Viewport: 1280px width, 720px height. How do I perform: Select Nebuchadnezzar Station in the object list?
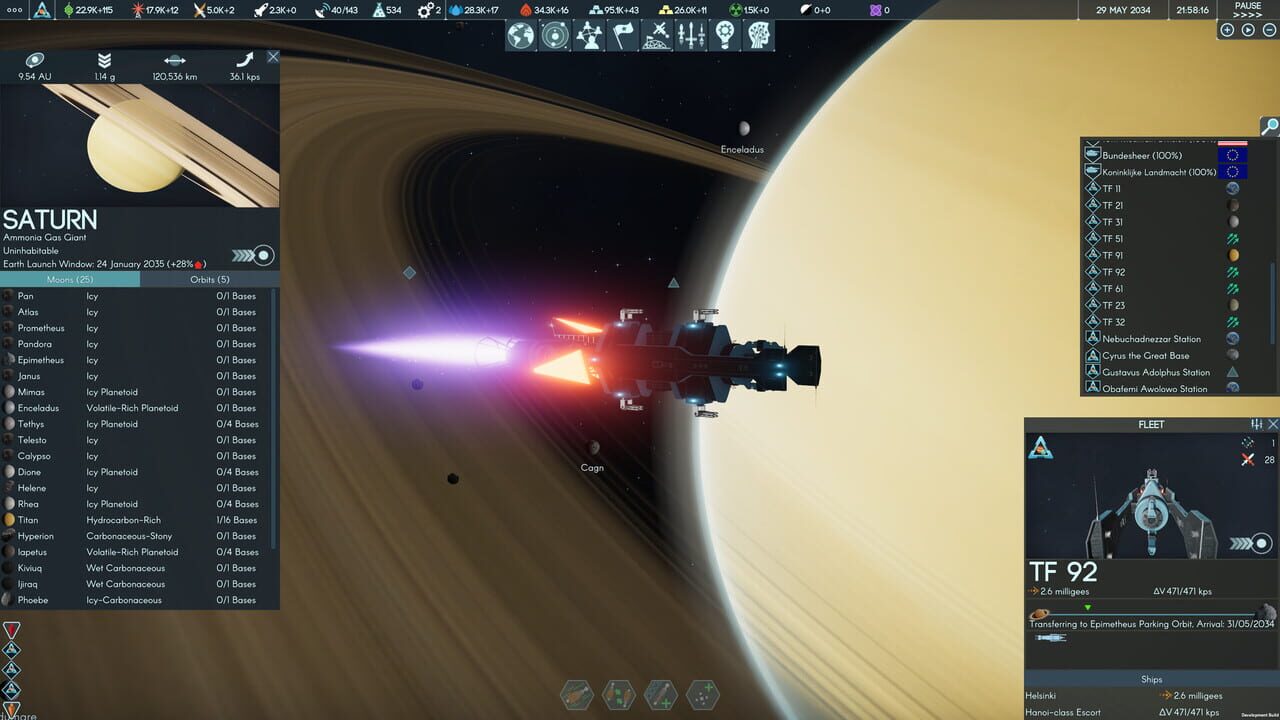[x=1150, y=338]
